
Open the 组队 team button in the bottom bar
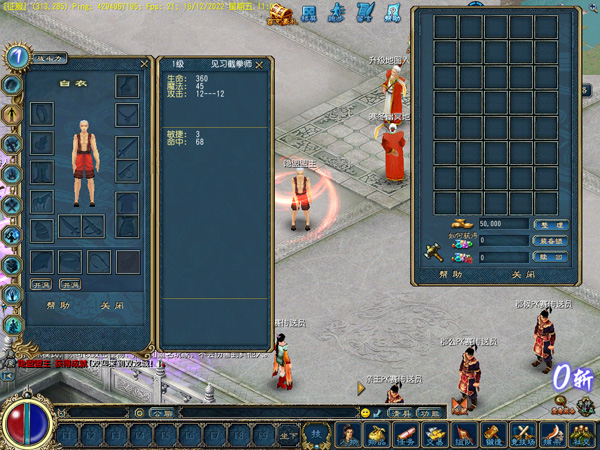464,435
